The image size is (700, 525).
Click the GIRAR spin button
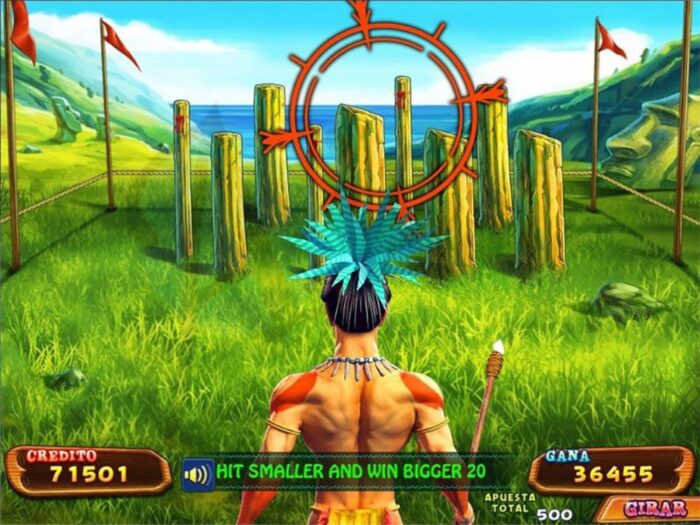click(x=646, y=508)
